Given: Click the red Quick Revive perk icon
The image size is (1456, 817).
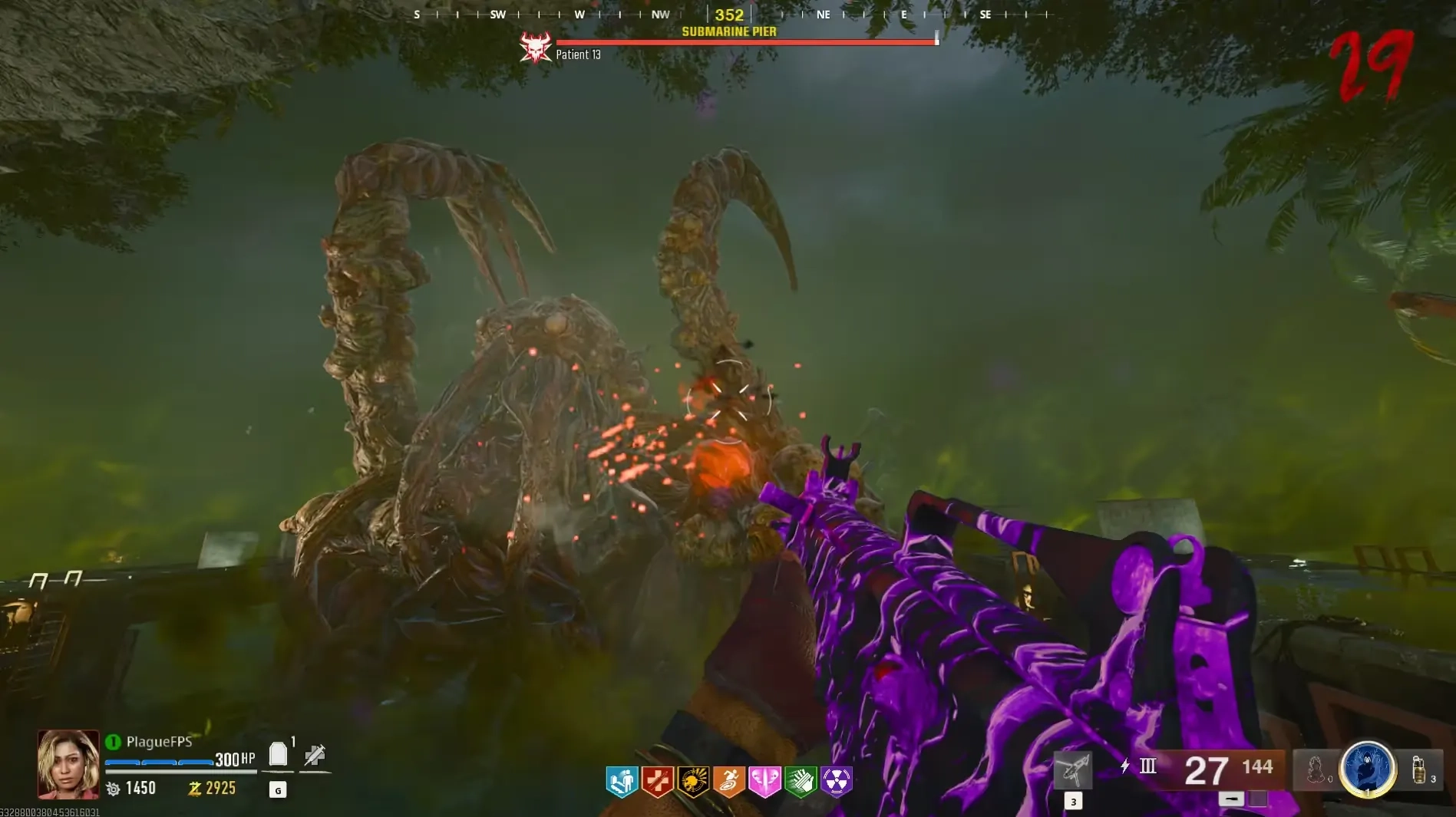Looking at the screenshot, I should [658, 781].
